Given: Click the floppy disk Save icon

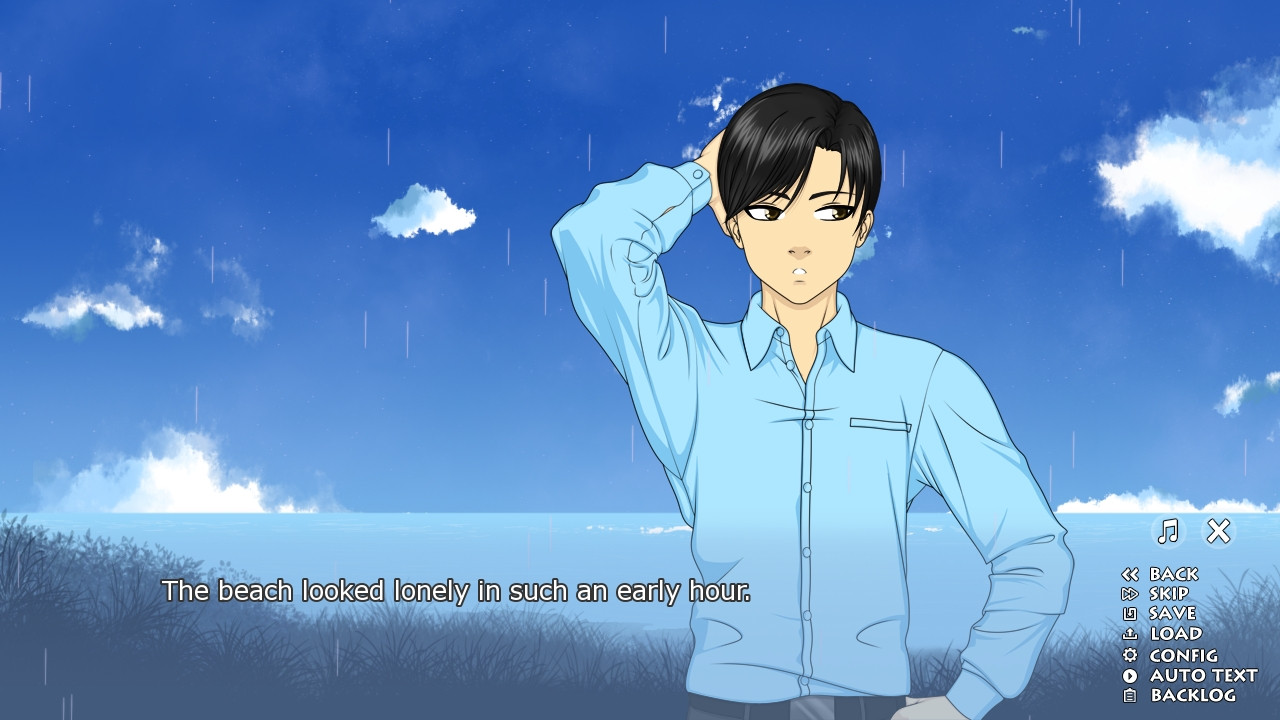Looking at the screenshot, I should point(1131,614).
